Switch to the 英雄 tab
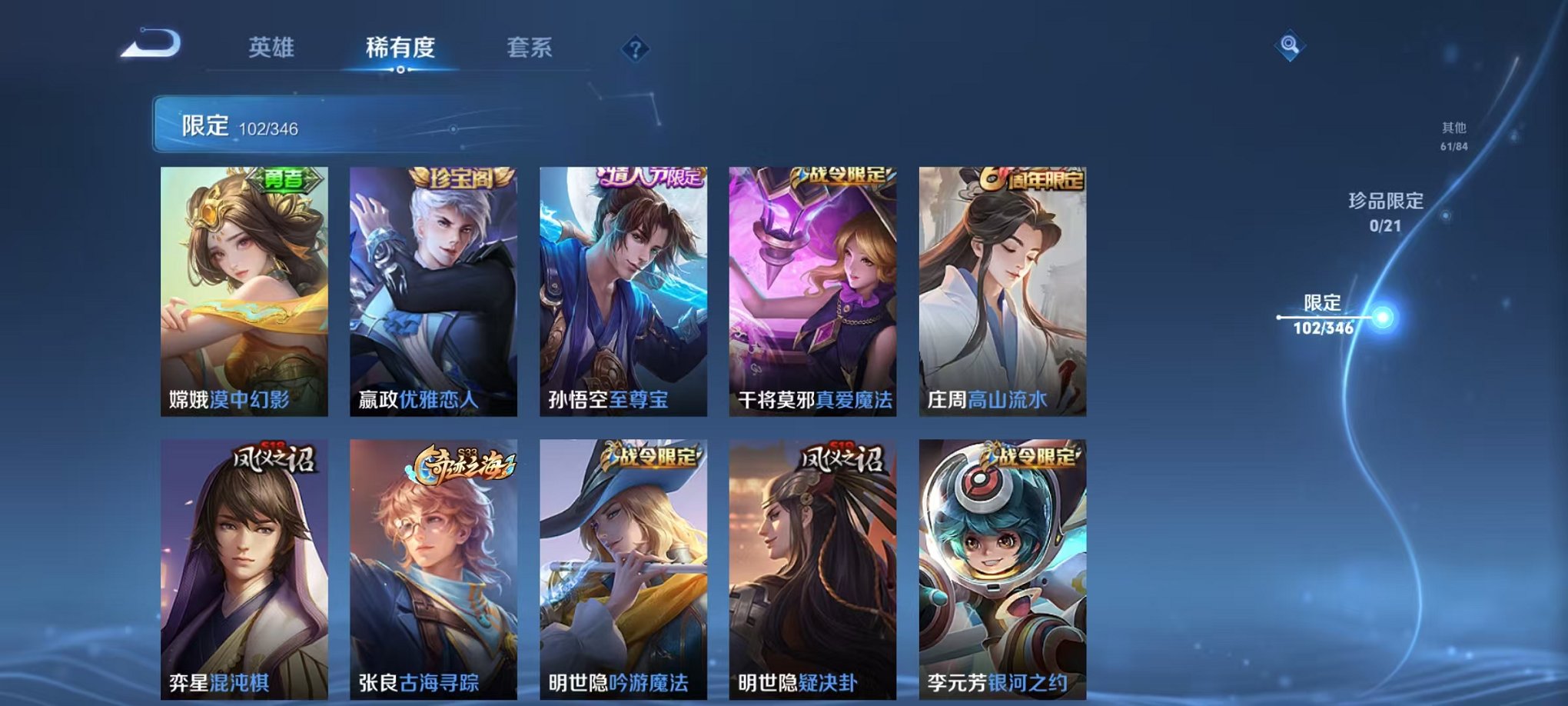 tap(273, 48)
